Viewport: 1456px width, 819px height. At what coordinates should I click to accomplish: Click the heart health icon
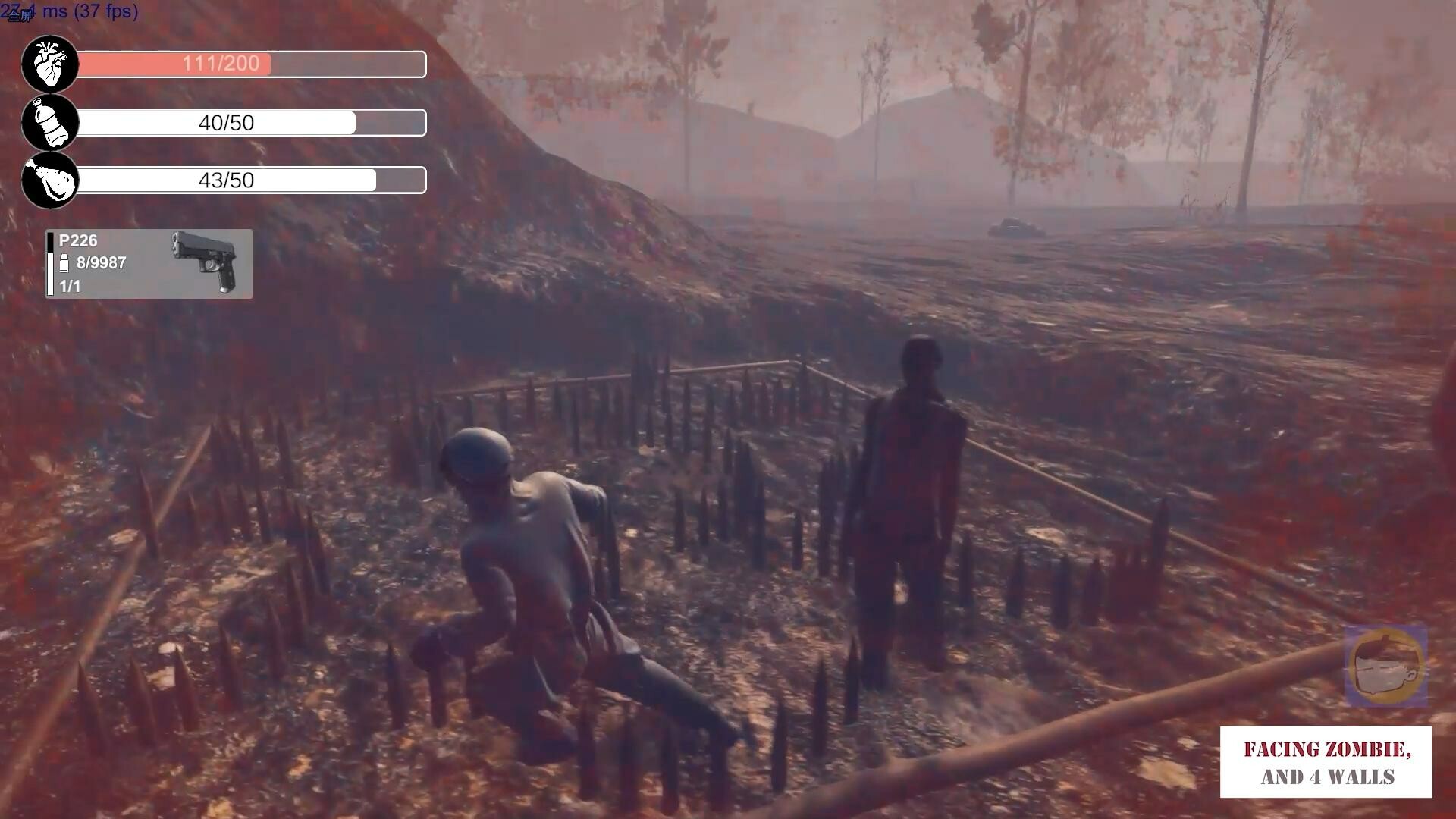pos(49,64)
